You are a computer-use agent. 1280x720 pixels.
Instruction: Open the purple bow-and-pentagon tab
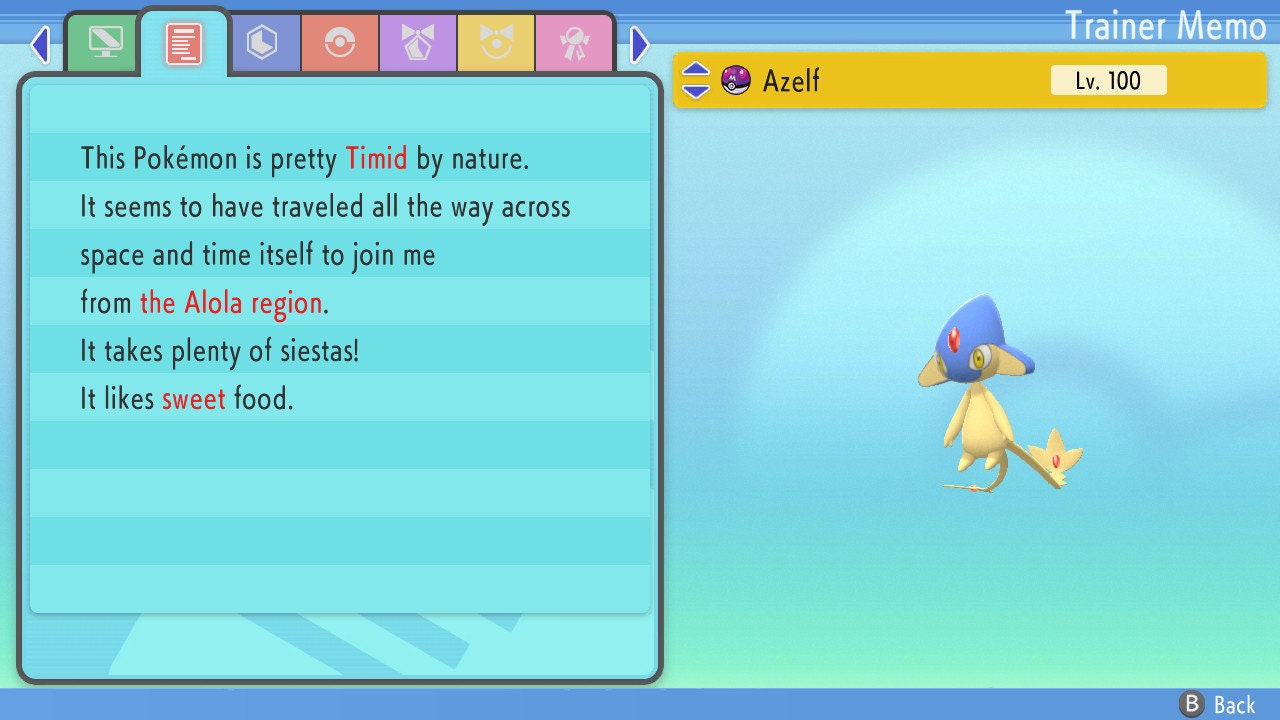[418, 42]
